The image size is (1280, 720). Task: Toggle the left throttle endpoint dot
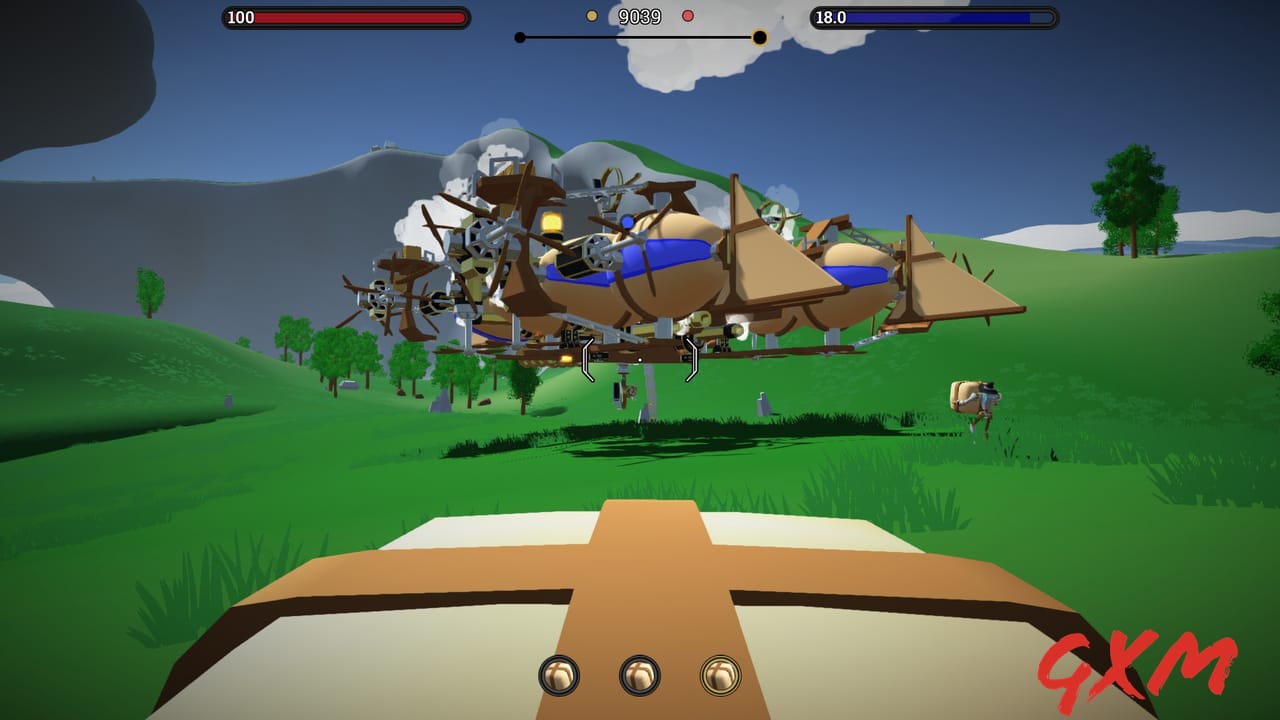[x=518, y=37]
